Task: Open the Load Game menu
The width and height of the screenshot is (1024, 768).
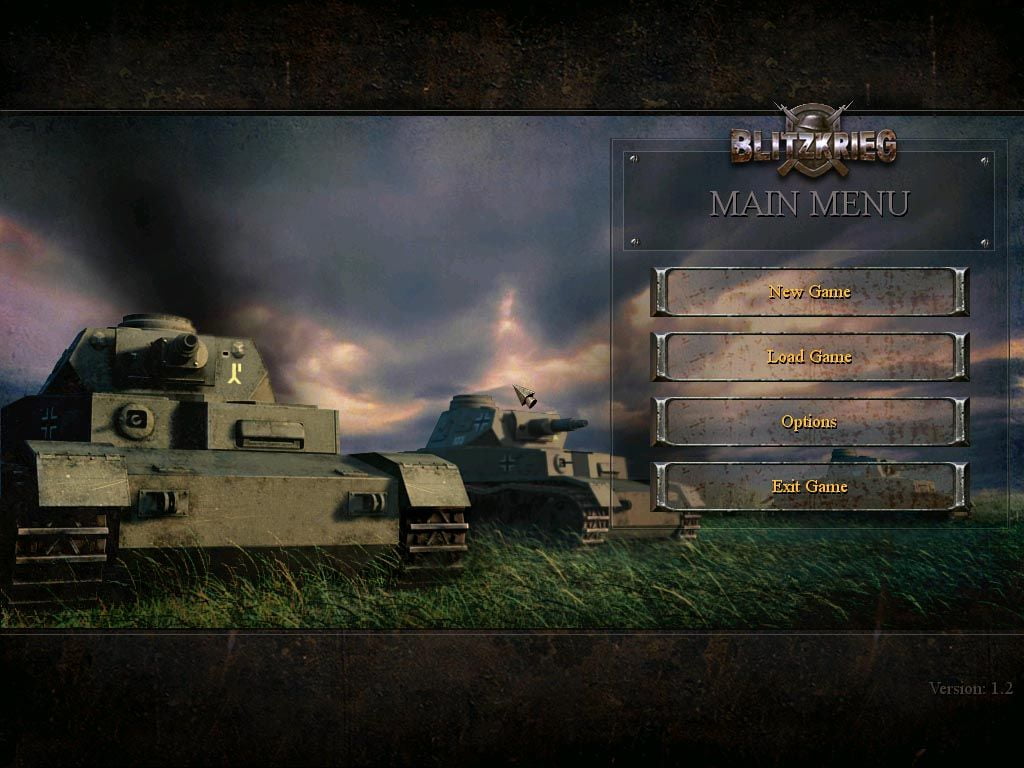Action: pyautogui.click(x=809, y=357)
